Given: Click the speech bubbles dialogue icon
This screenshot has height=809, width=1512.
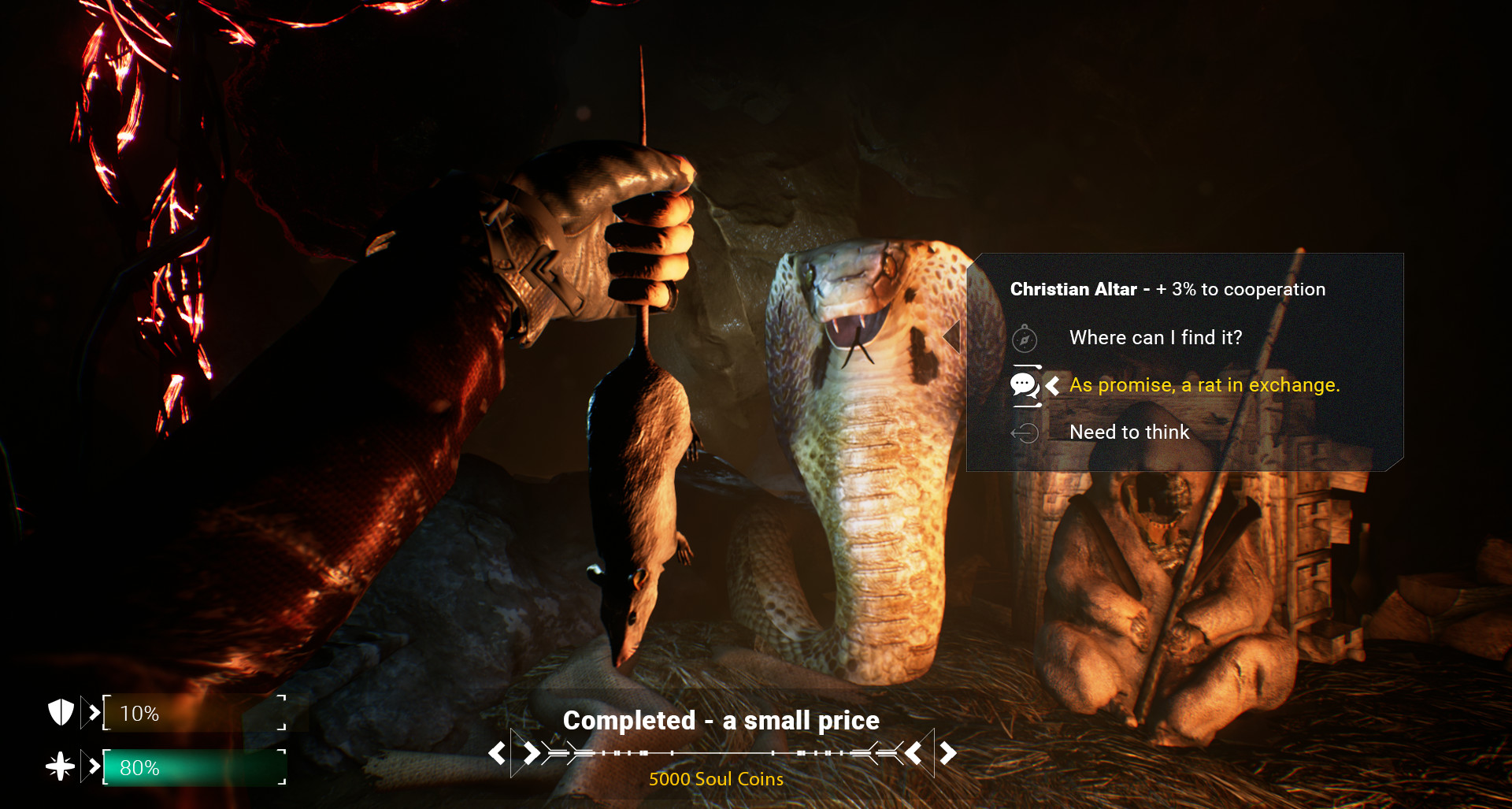Looking at the screenshot, I should (x=1024, y=385).
